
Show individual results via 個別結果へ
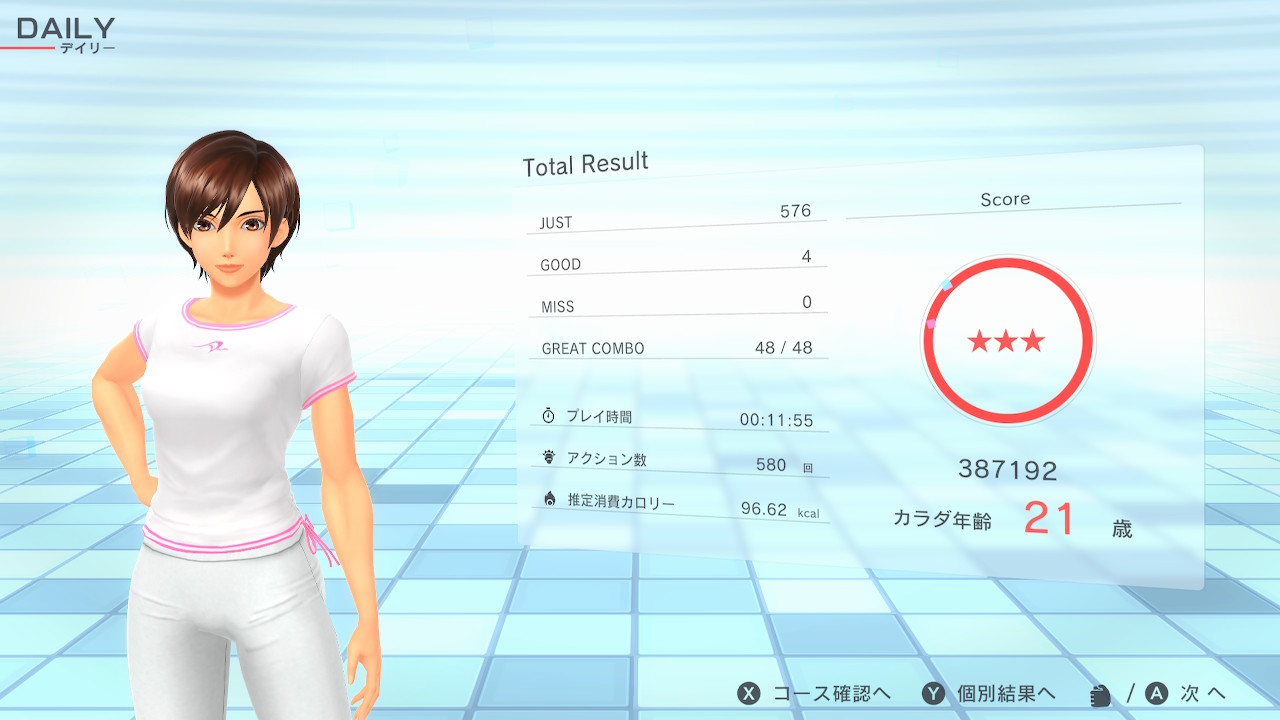click(x=989, y=694)
